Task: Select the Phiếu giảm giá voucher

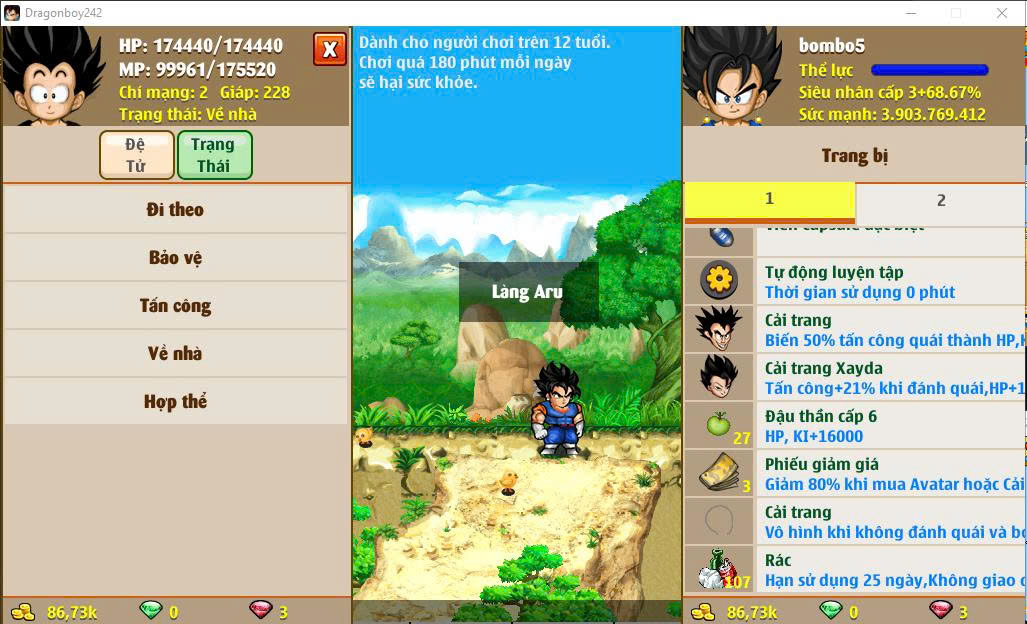Action: (860, 474)
